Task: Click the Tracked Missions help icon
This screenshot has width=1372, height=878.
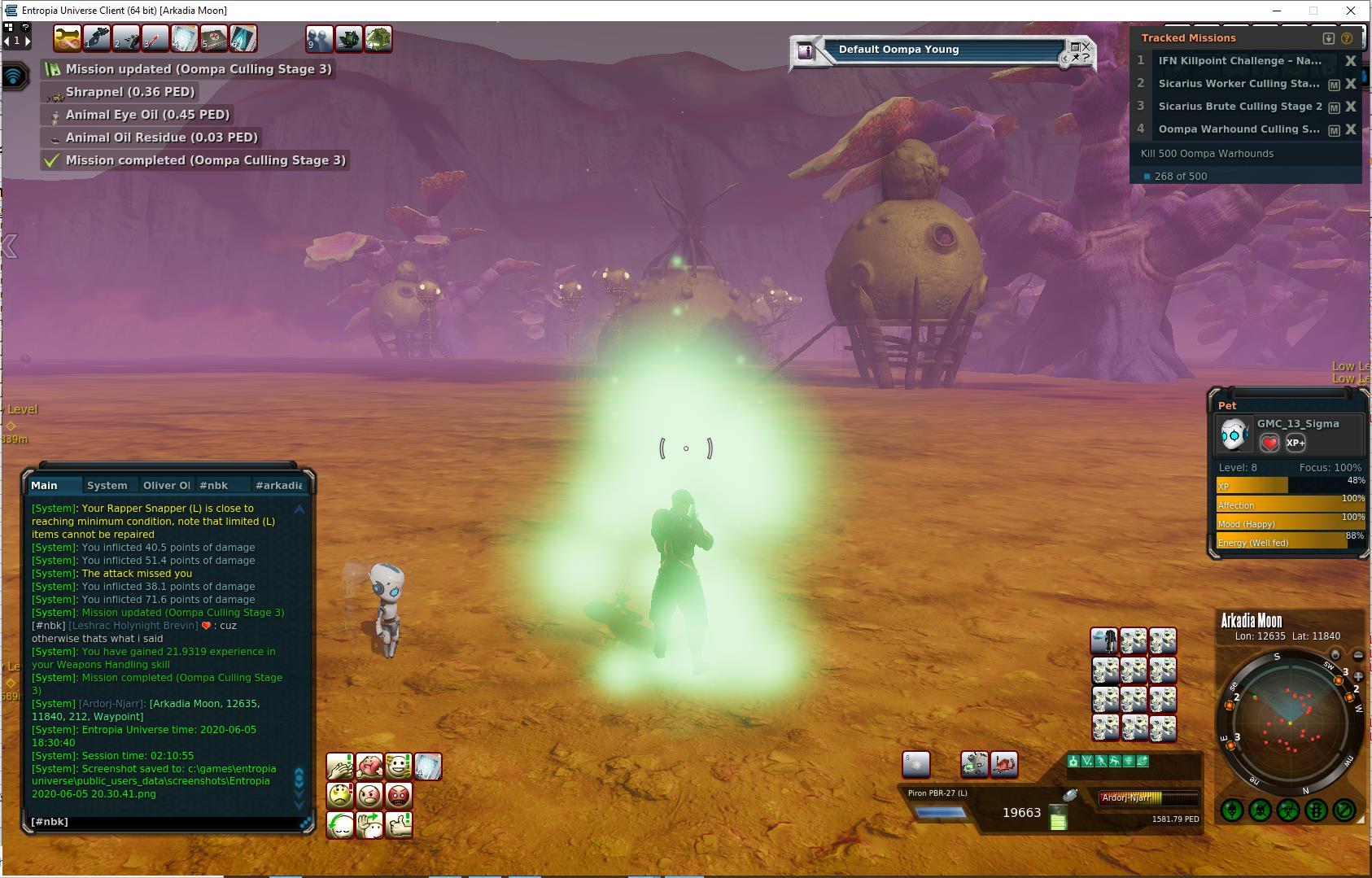Action: (1347, 38)
